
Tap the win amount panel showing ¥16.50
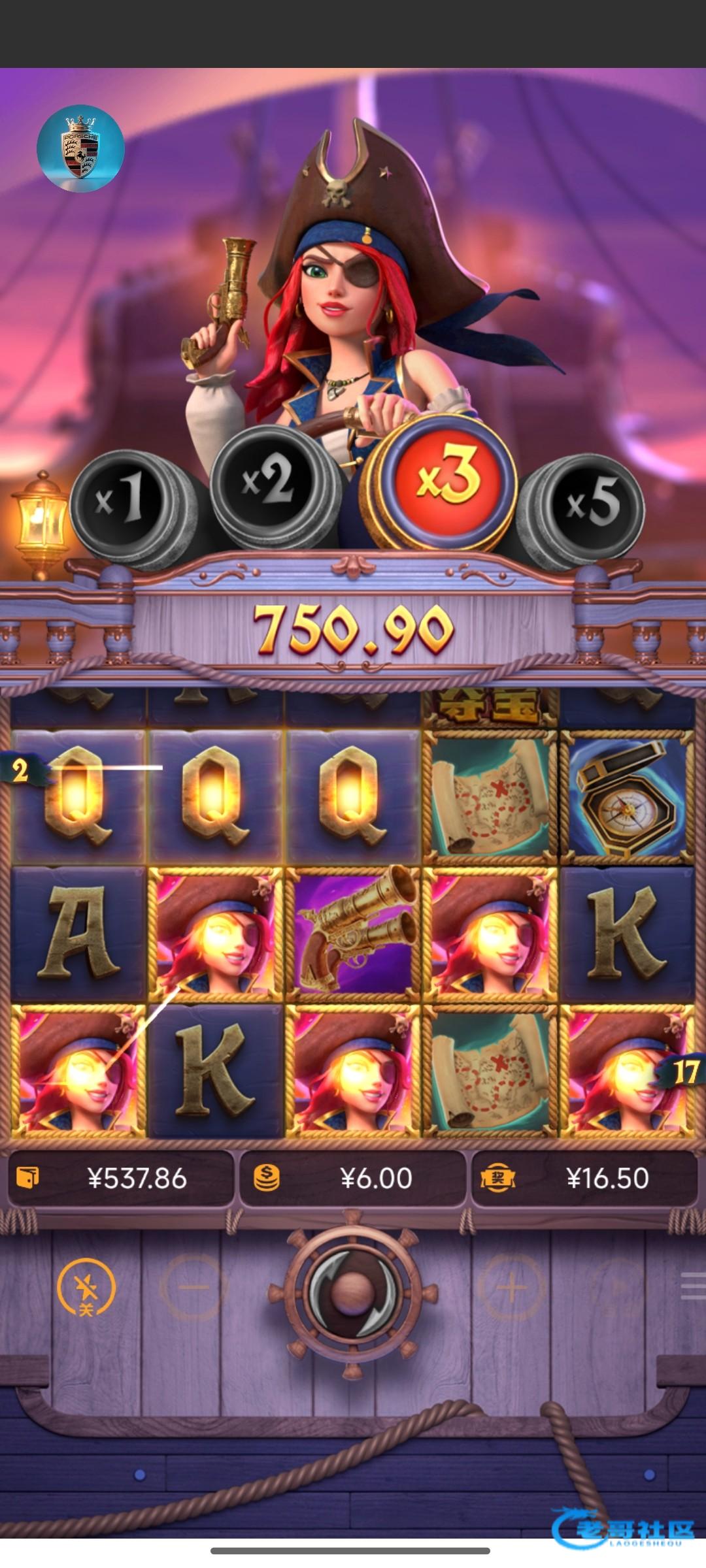584,1178
